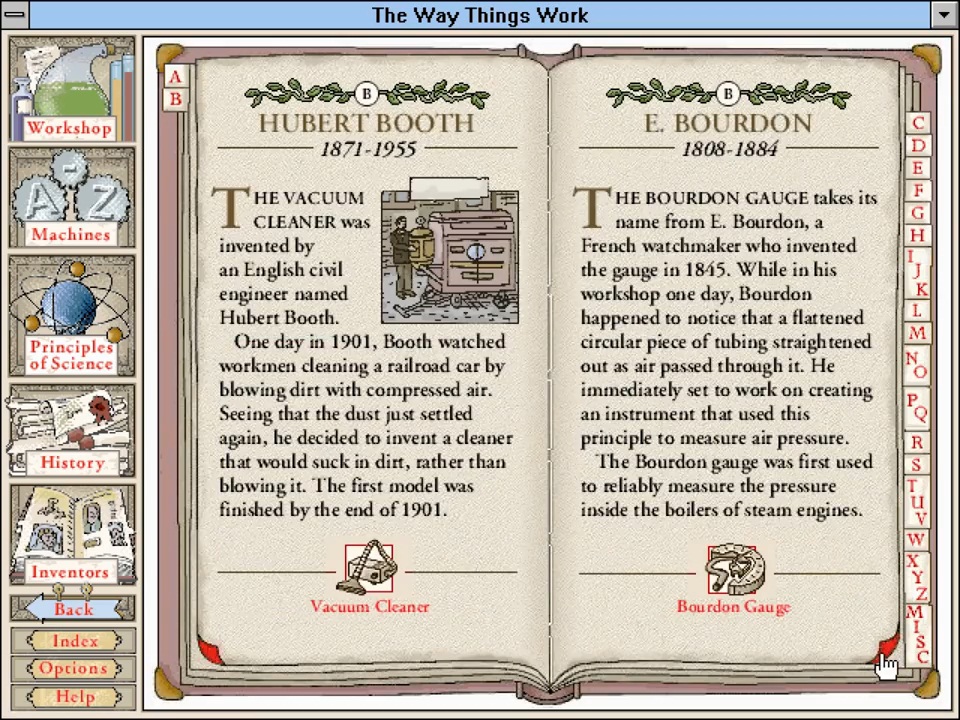Go to the A-Z Machines section
The height and width of the screenshot is (720, 960).
tap(72, 198)
